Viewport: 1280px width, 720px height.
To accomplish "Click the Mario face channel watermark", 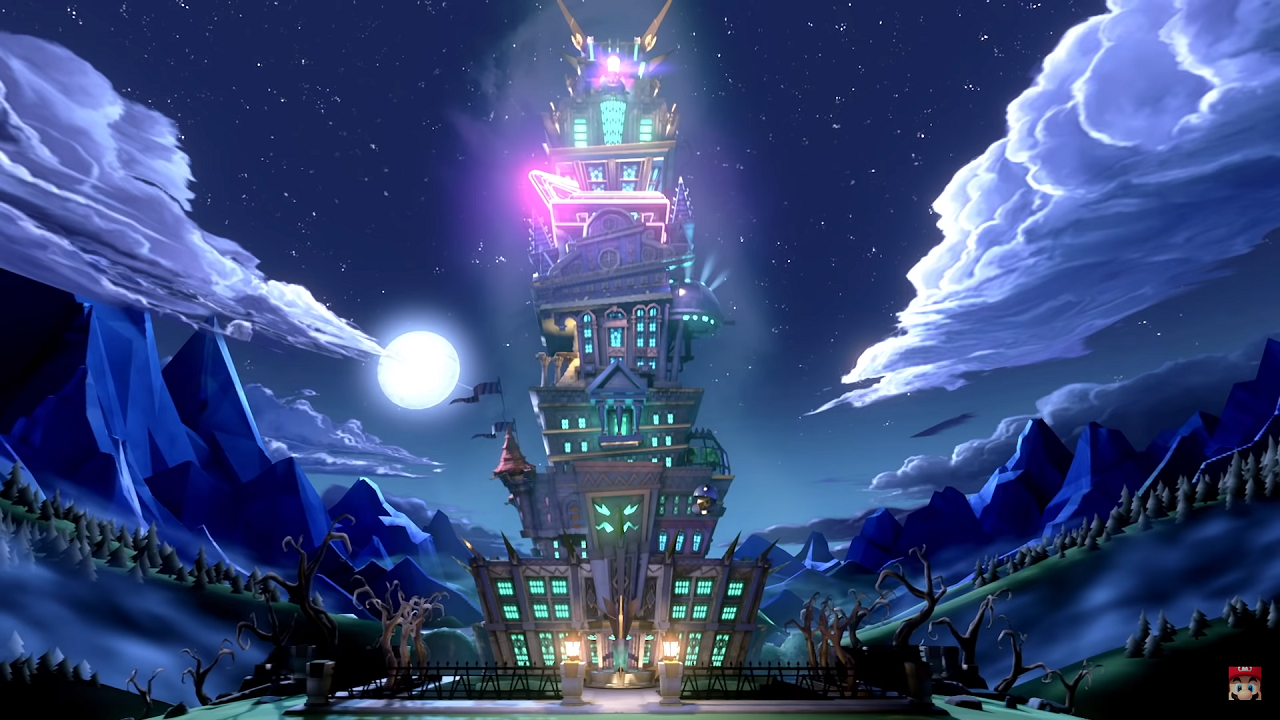I will [x=1244, y=683].
